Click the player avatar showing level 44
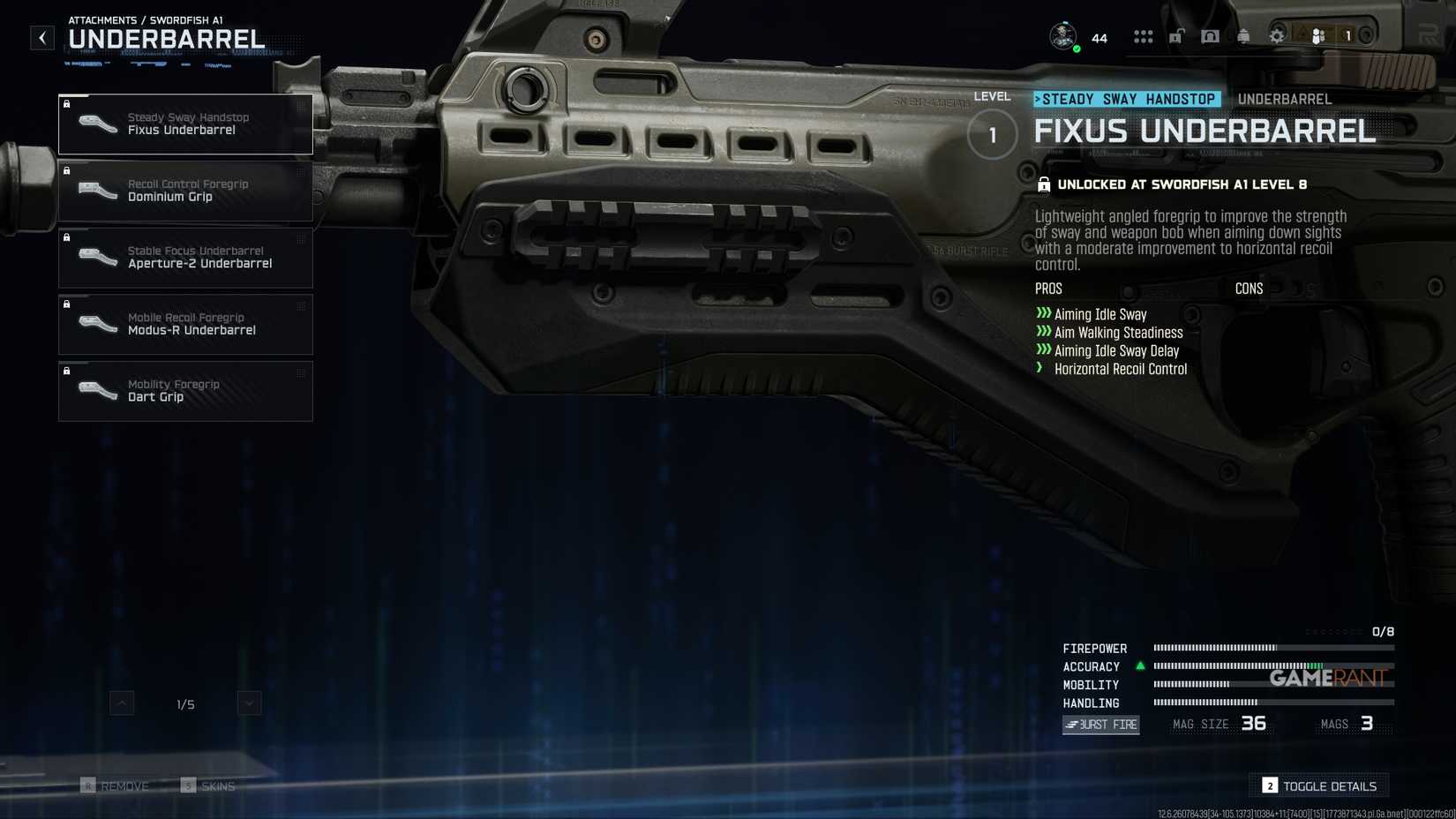The width and height of the screenshot is (1456, 819). point(1062,36)
